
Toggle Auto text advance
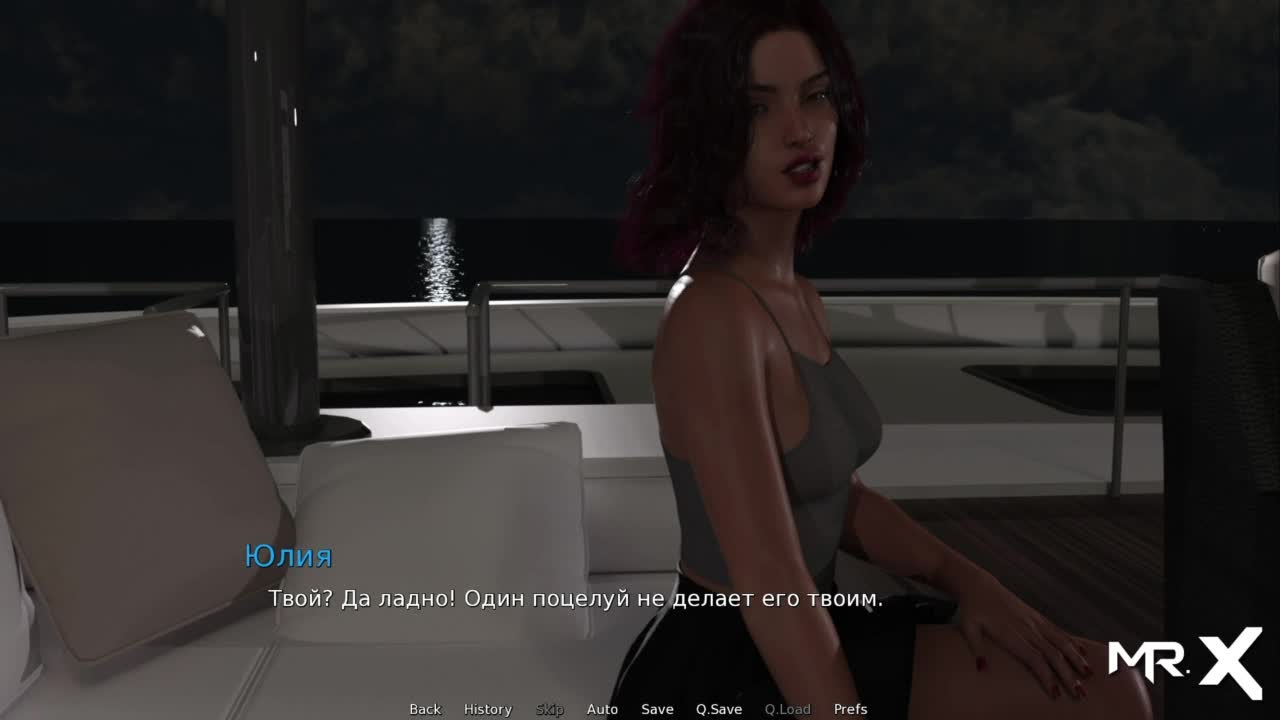tap(602, 709)
